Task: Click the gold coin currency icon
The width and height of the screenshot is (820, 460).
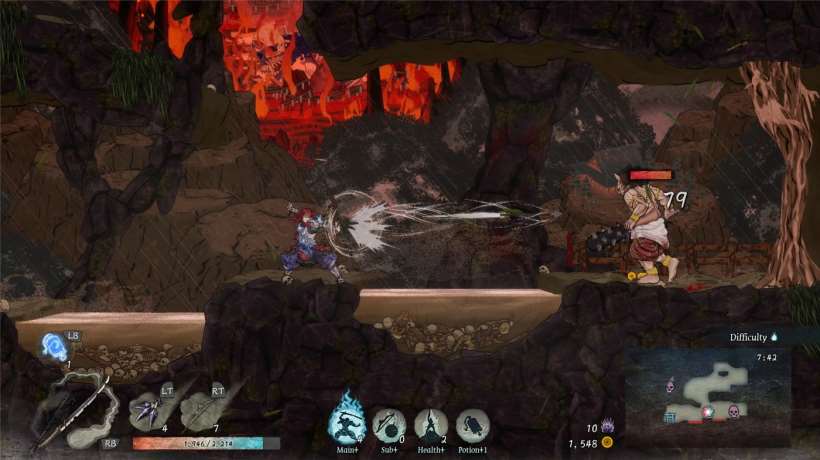Action: [606, 442]
